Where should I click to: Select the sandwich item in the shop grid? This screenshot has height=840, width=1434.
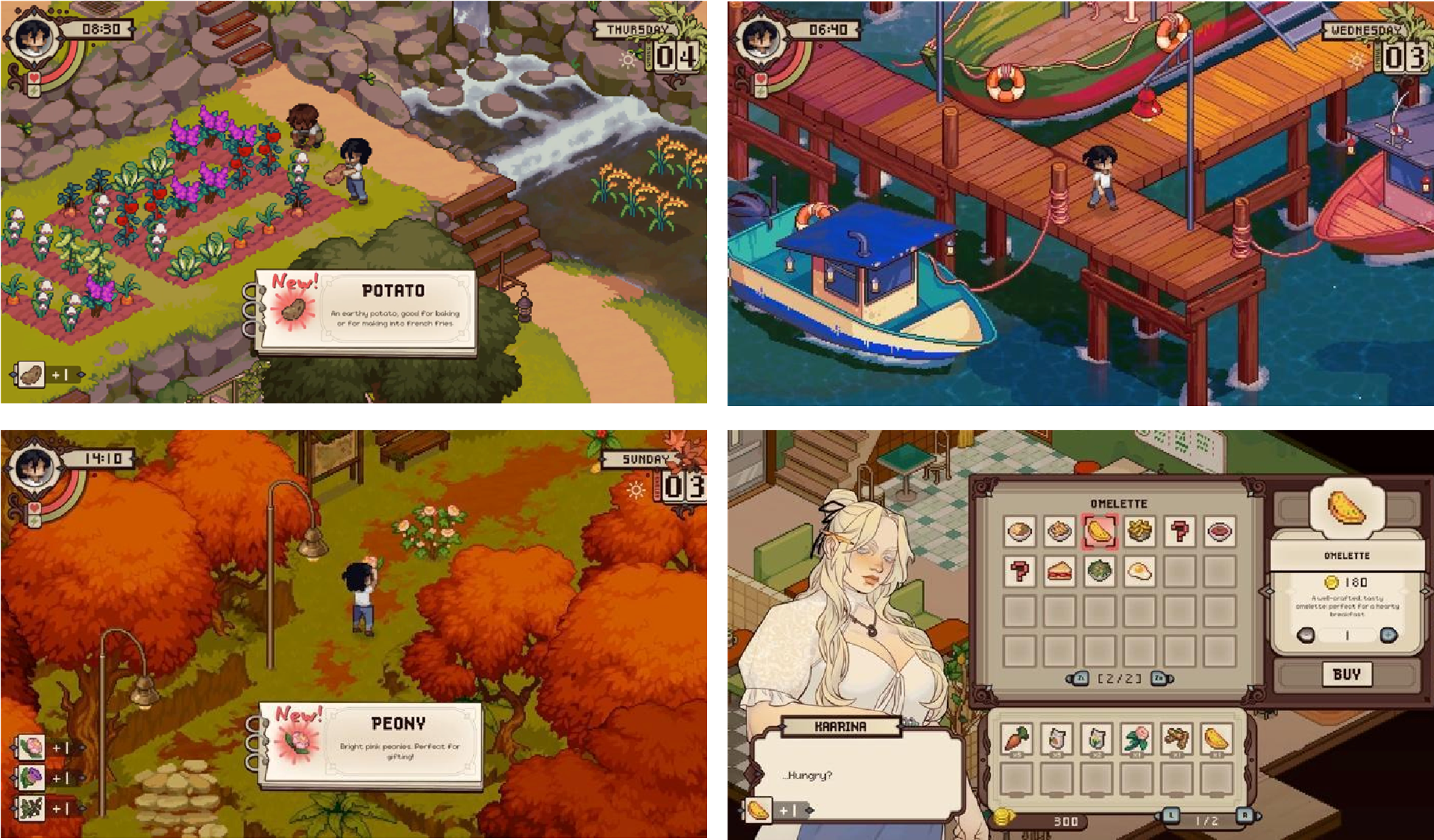click(x=1060, y=572)
